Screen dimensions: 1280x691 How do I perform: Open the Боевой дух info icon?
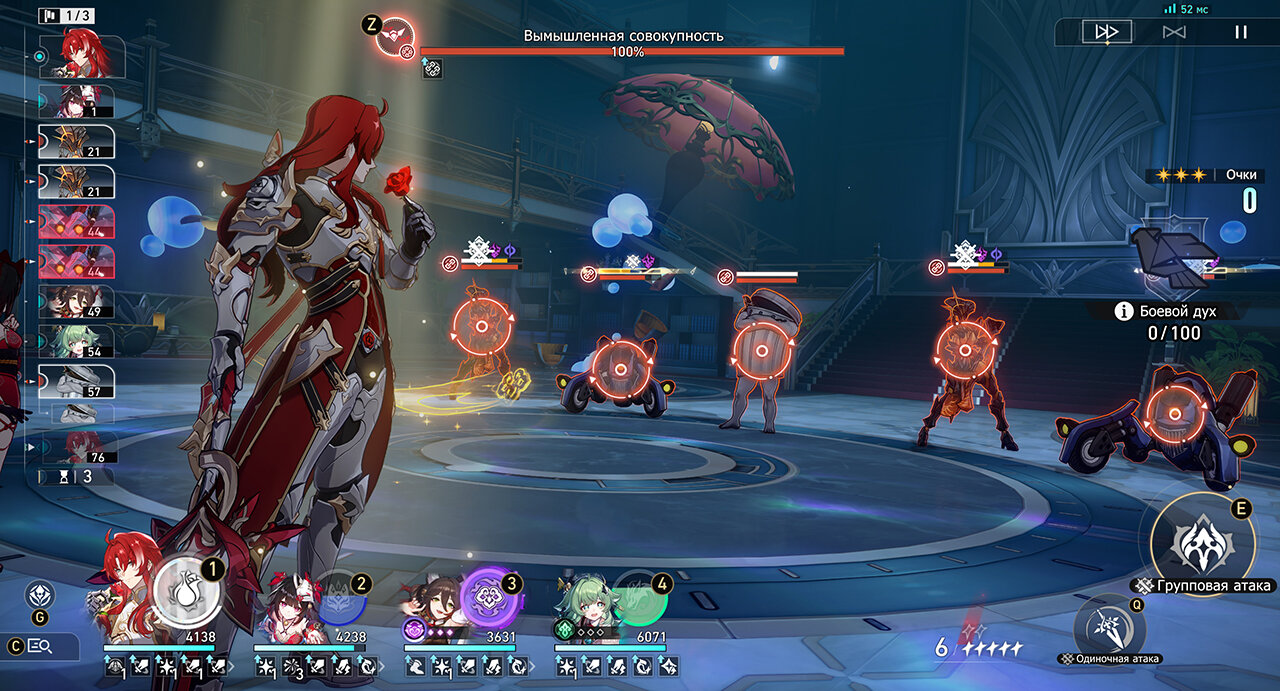coord(1125,311)
